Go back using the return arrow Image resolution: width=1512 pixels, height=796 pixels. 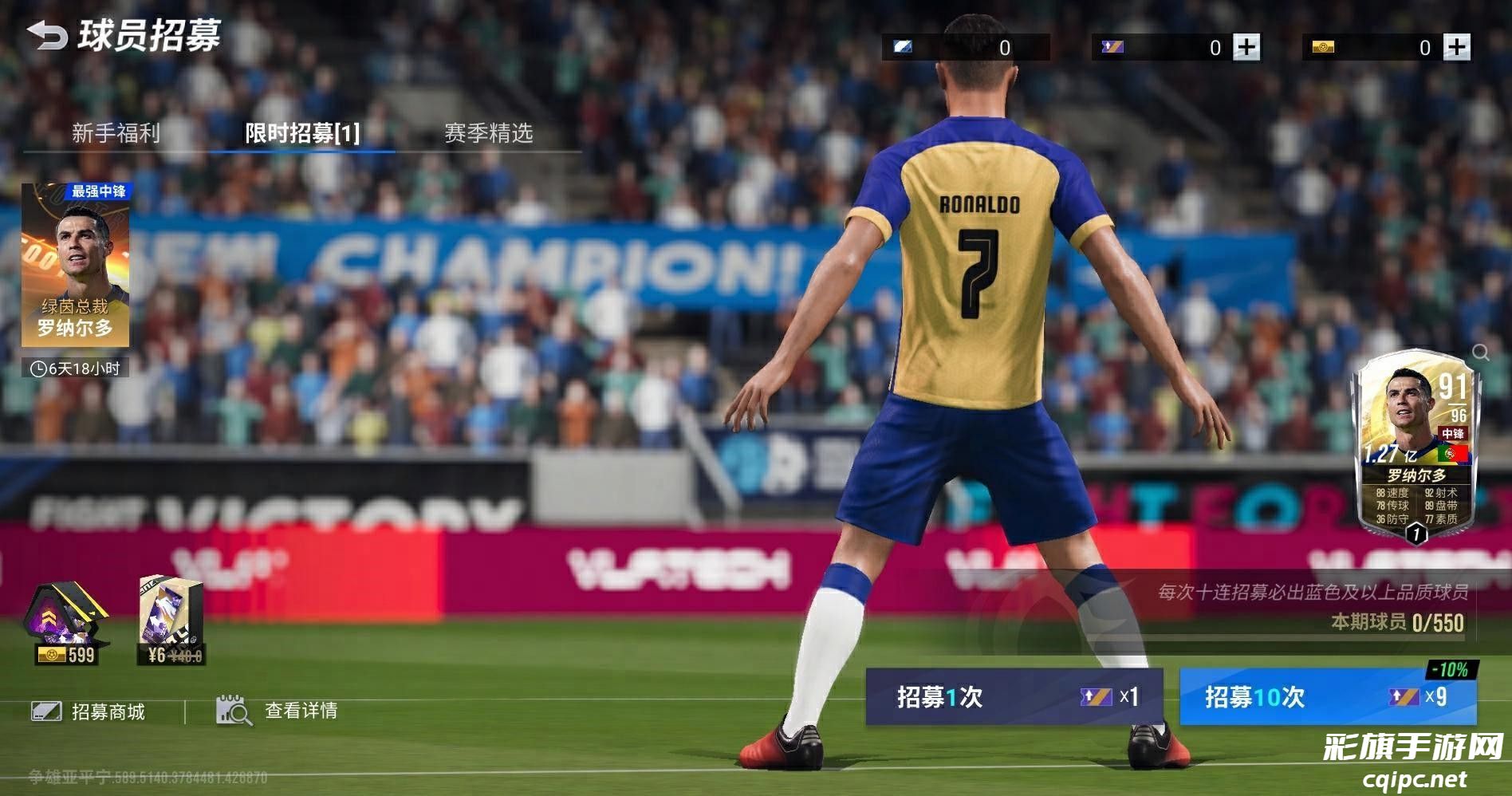coord(46,36)
